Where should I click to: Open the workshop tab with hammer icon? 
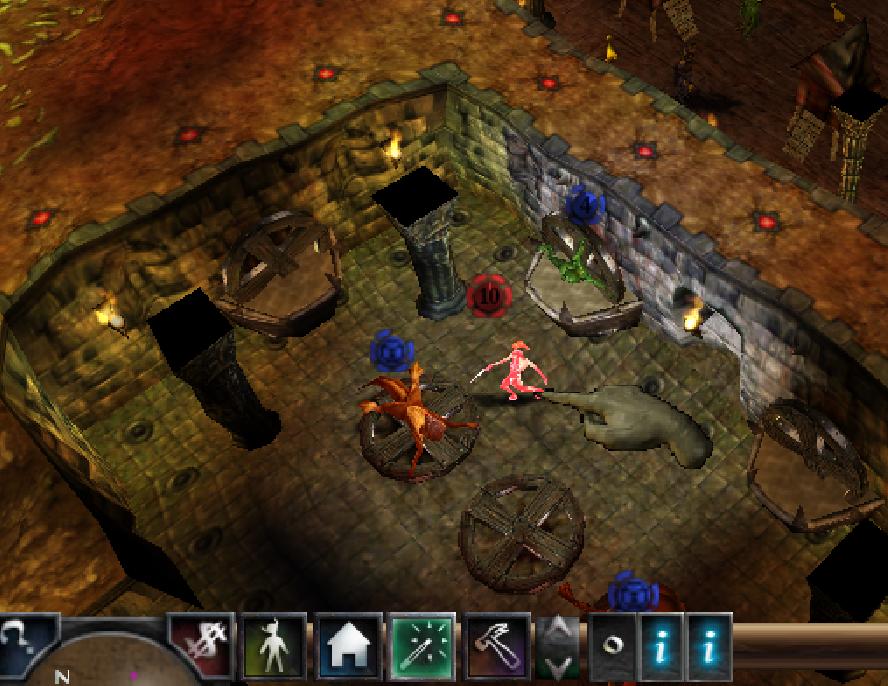click(495, 645)
